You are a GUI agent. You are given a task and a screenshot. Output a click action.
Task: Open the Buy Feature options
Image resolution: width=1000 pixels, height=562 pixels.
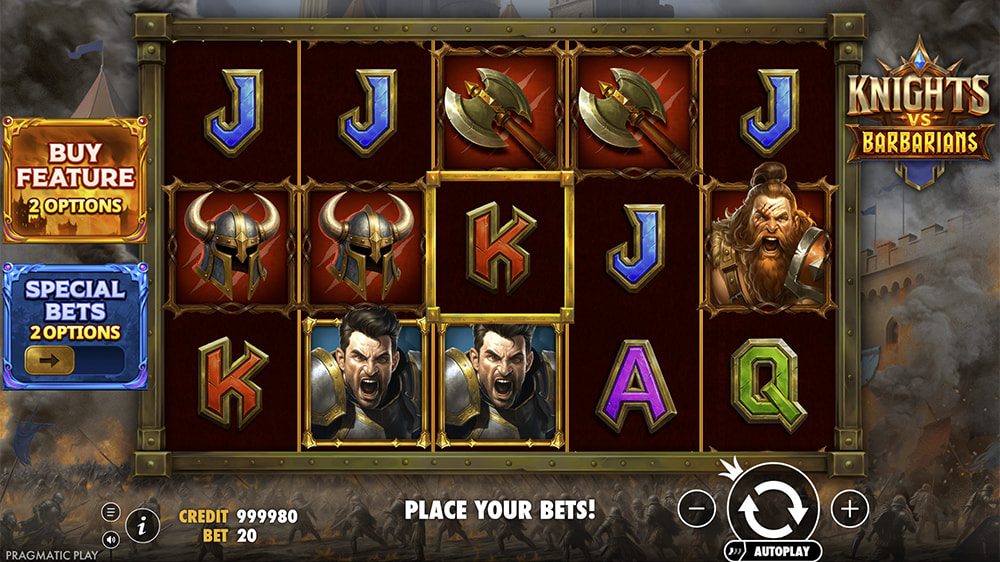coord(75,180)
